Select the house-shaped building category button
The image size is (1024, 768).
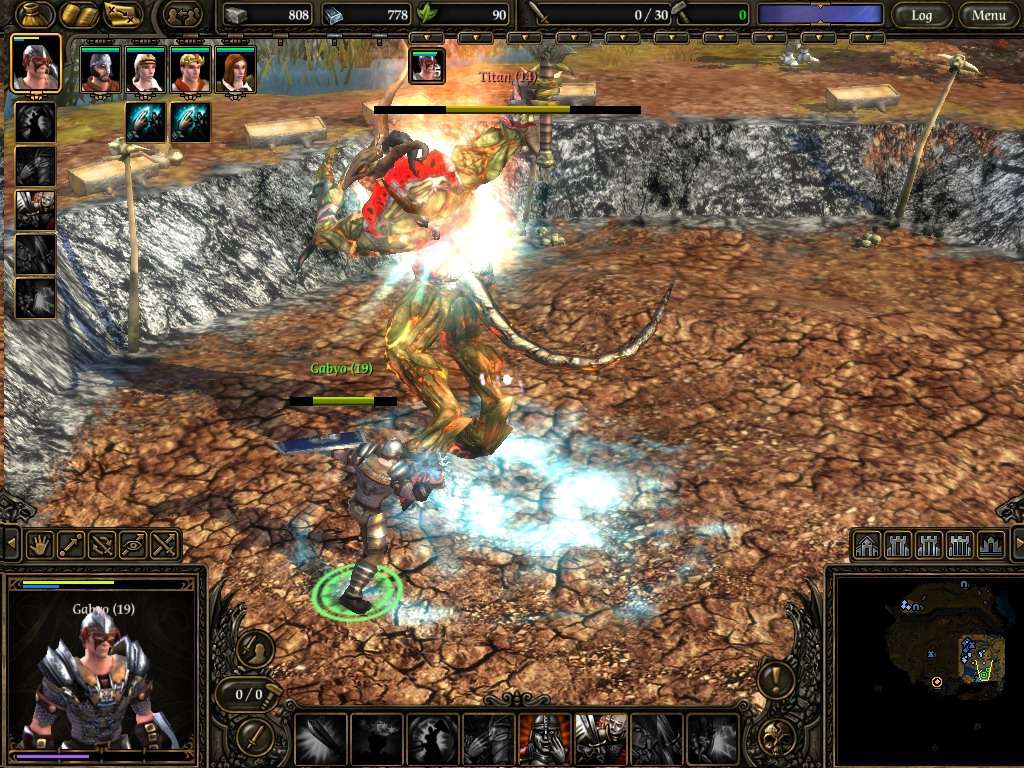[x=867, y=545]
